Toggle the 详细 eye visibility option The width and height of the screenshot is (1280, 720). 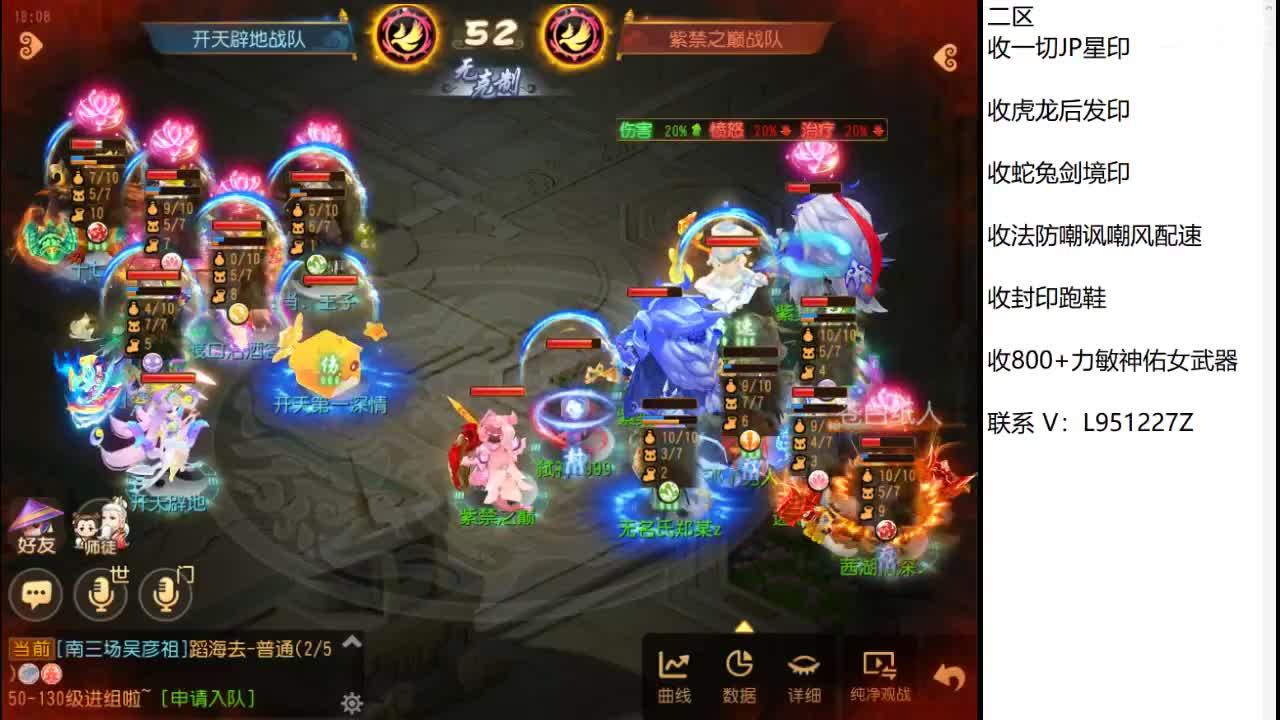click(806, 672)
